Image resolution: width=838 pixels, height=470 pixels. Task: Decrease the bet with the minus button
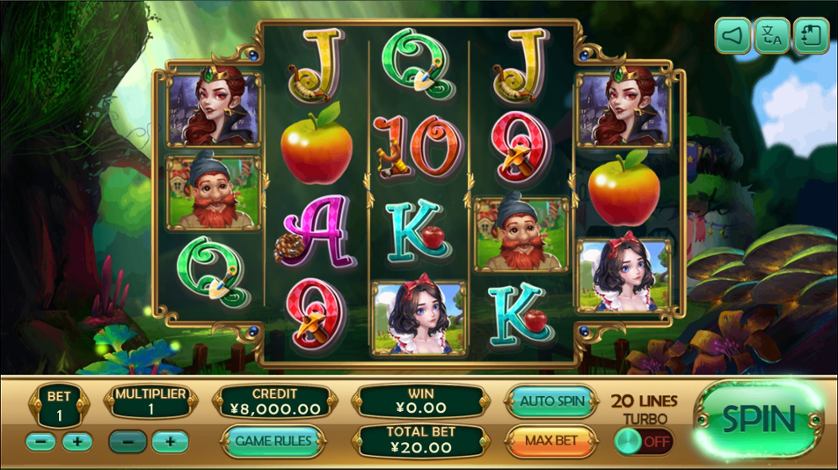coord(41,441)
